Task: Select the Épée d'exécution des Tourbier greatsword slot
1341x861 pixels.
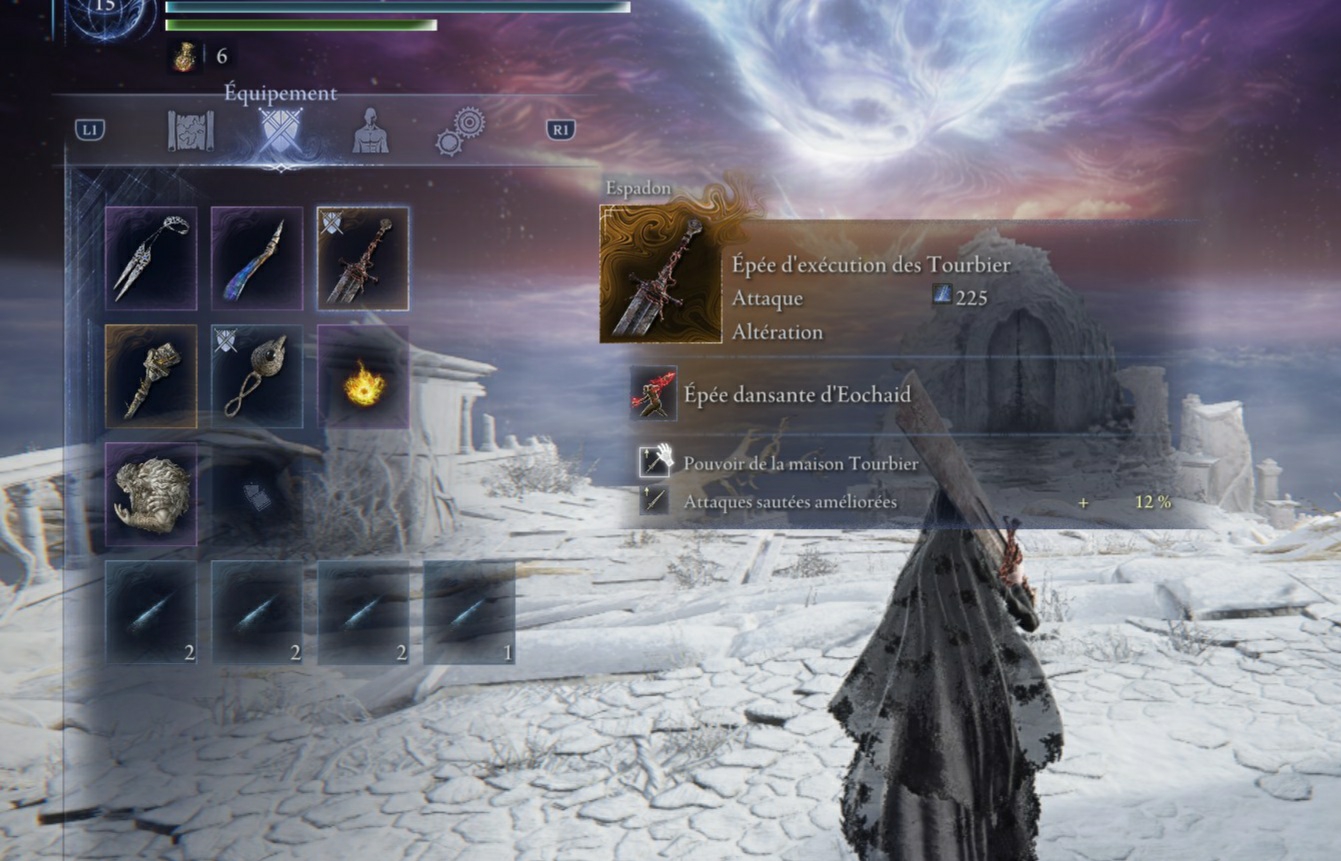Action: point(363,258)
